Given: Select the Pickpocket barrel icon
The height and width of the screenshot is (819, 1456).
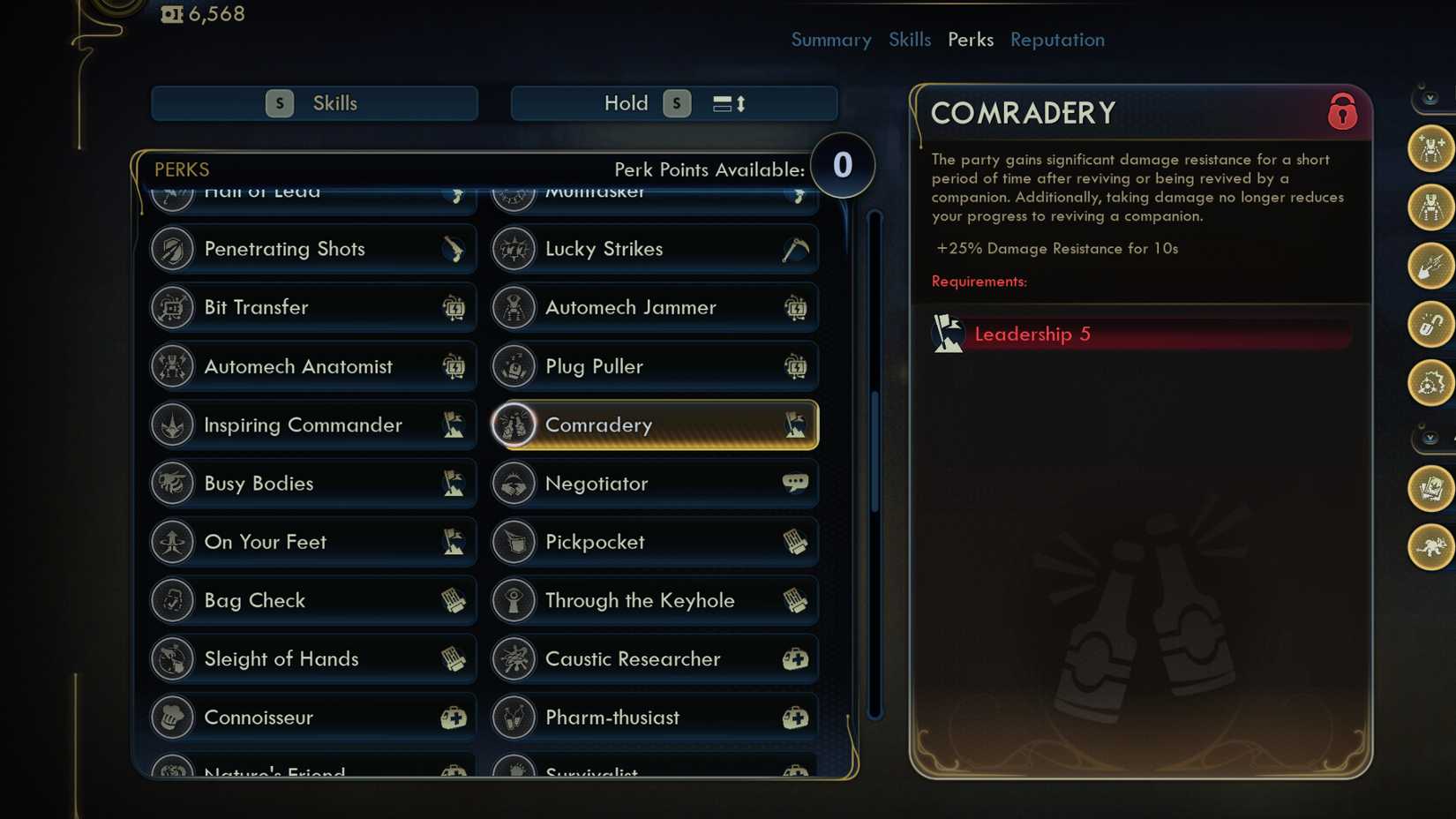Looking at the screenshot, I should click(513, 542).
